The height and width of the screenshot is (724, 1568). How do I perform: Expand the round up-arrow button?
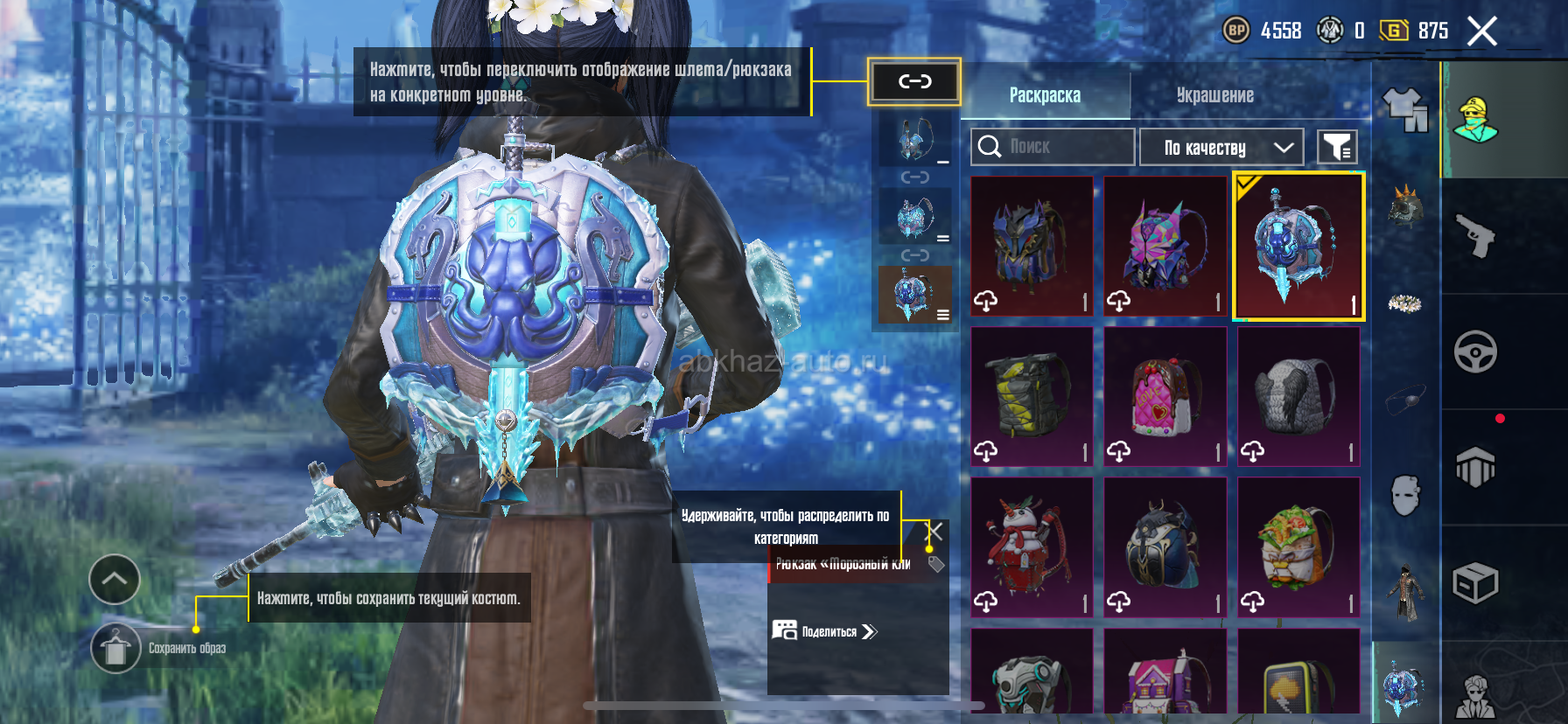115,579
